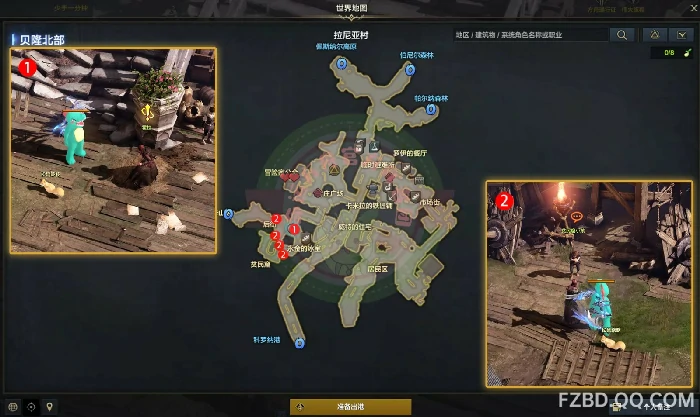Click the yellow 准备出港 button
The width and height of the screenshot is (700, 417).
[x=350, y=407]
